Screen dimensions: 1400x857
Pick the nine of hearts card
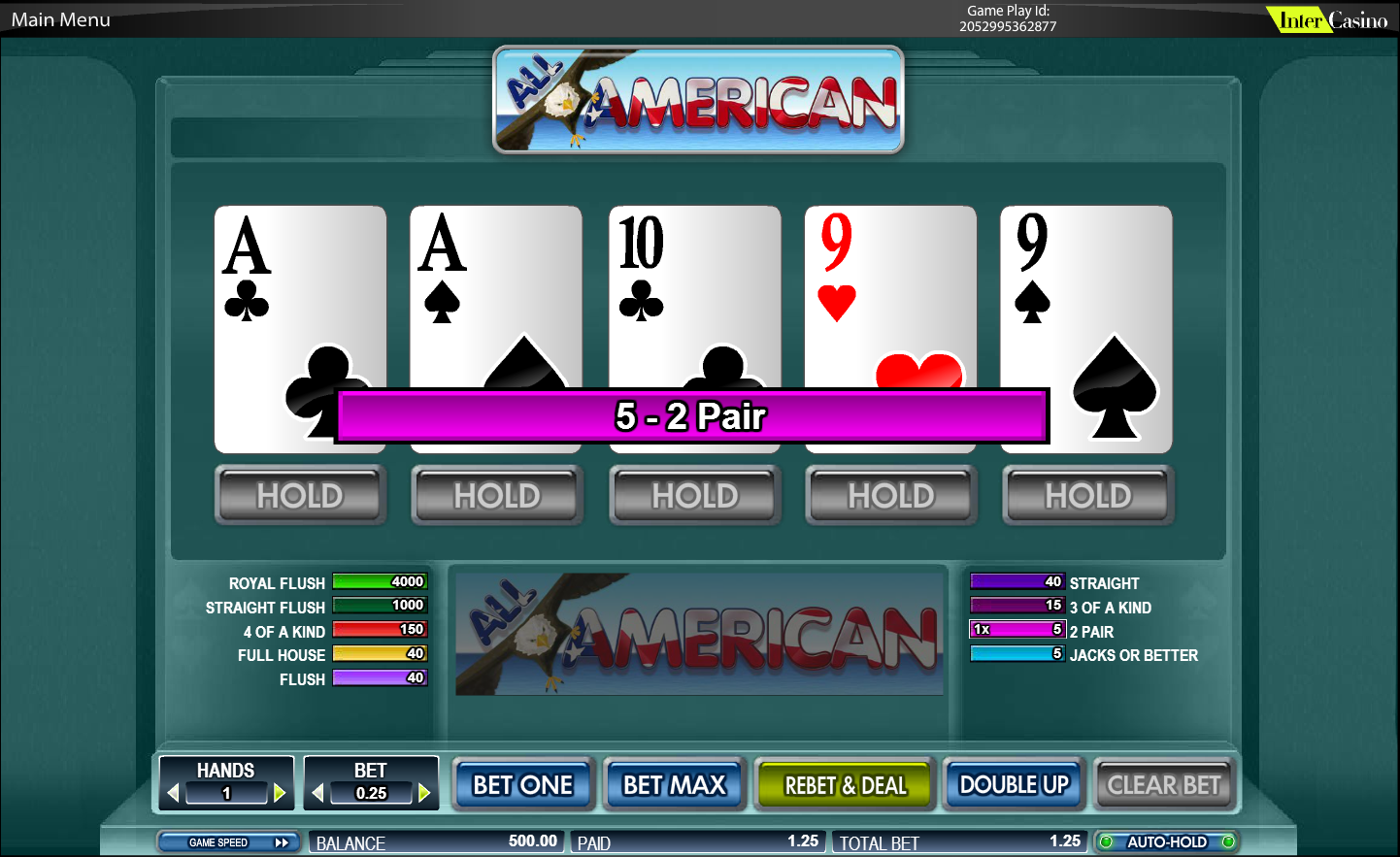point(890,291)
